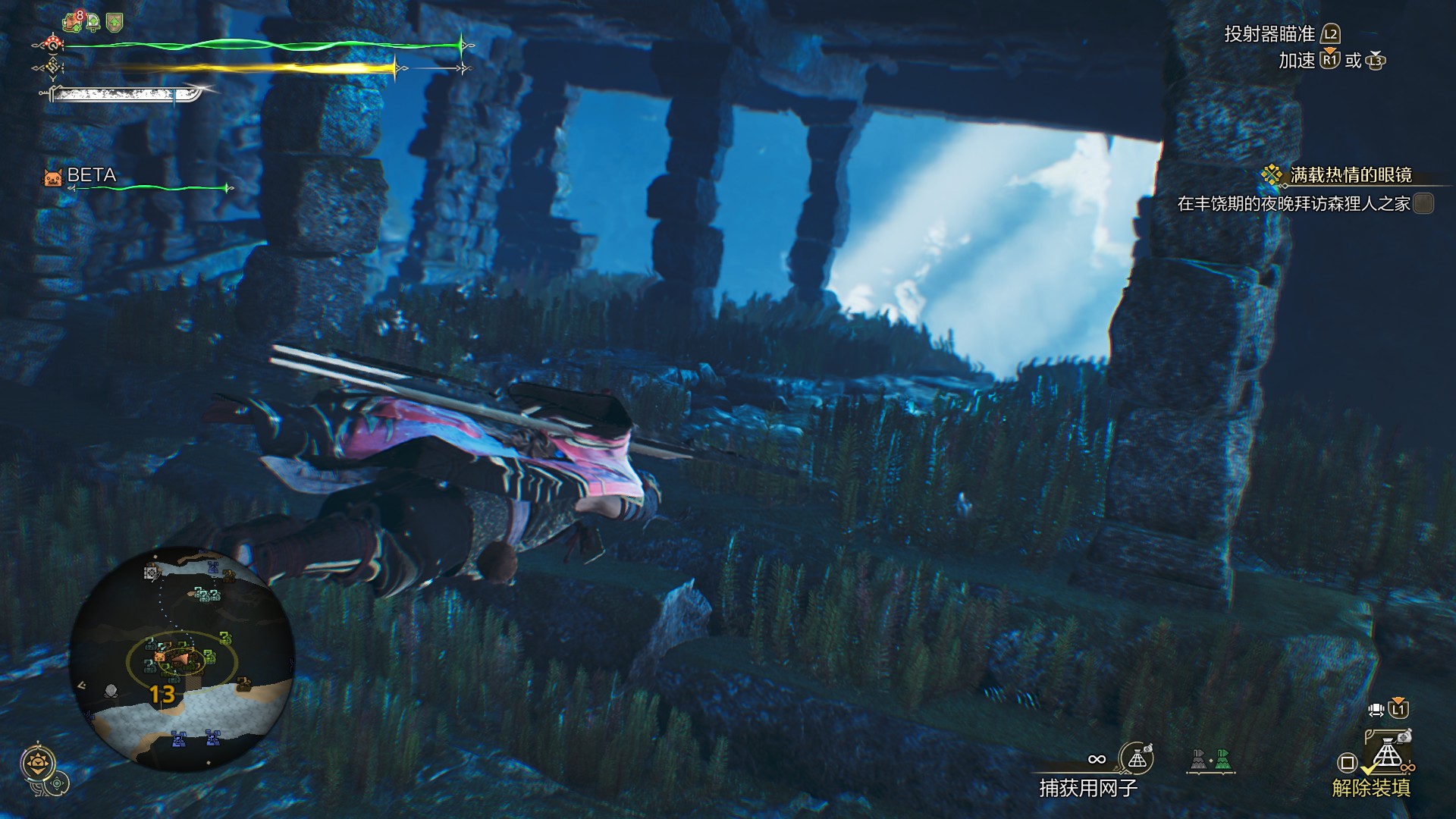1456x819 pixels.
Task: View the meal buff icon showing 8
Action: click(x=73, y=22)
